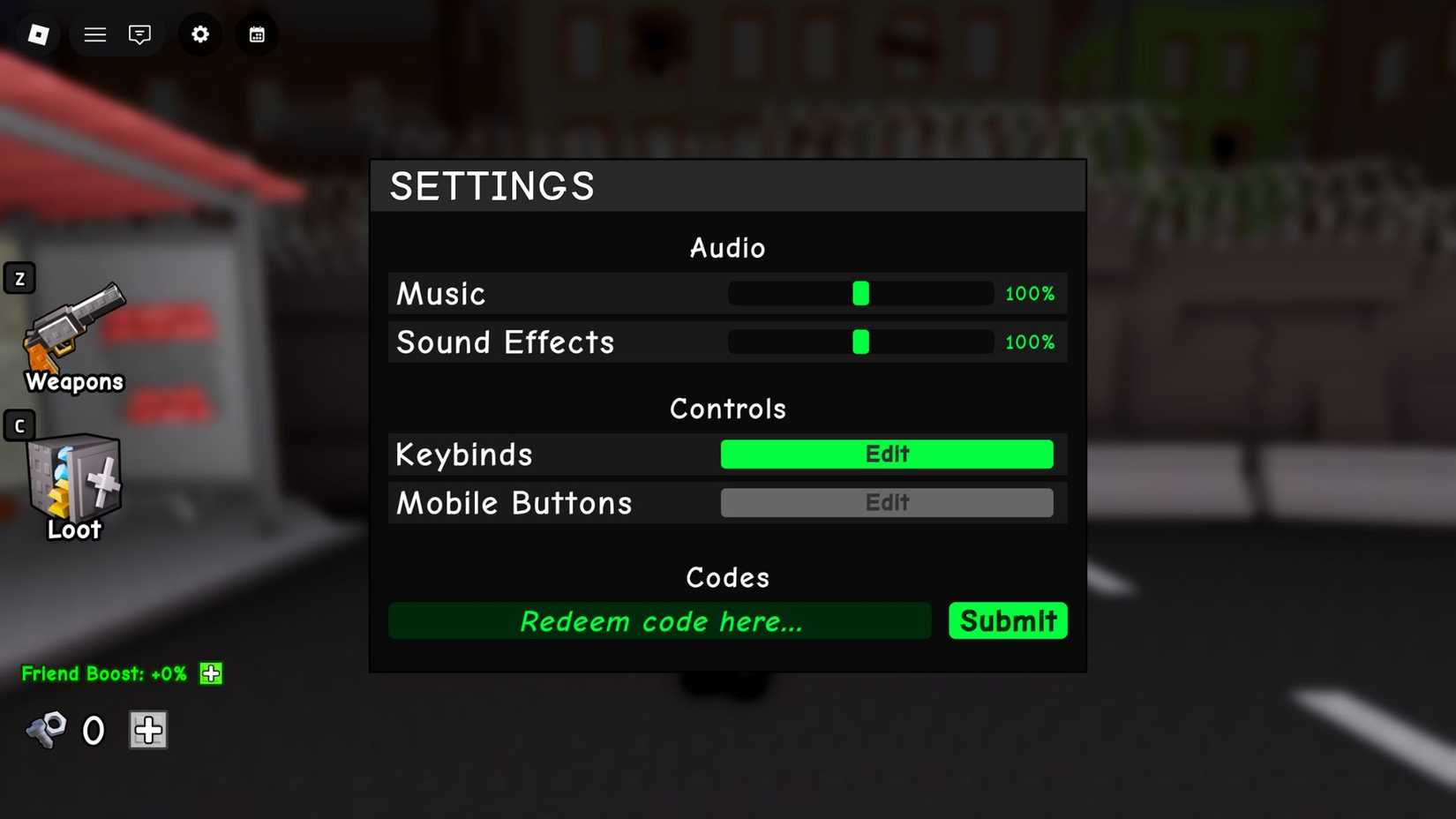Screen dimensions: 1456x819
Task: Click the Roblox logo button
Action: pos(37,34)
